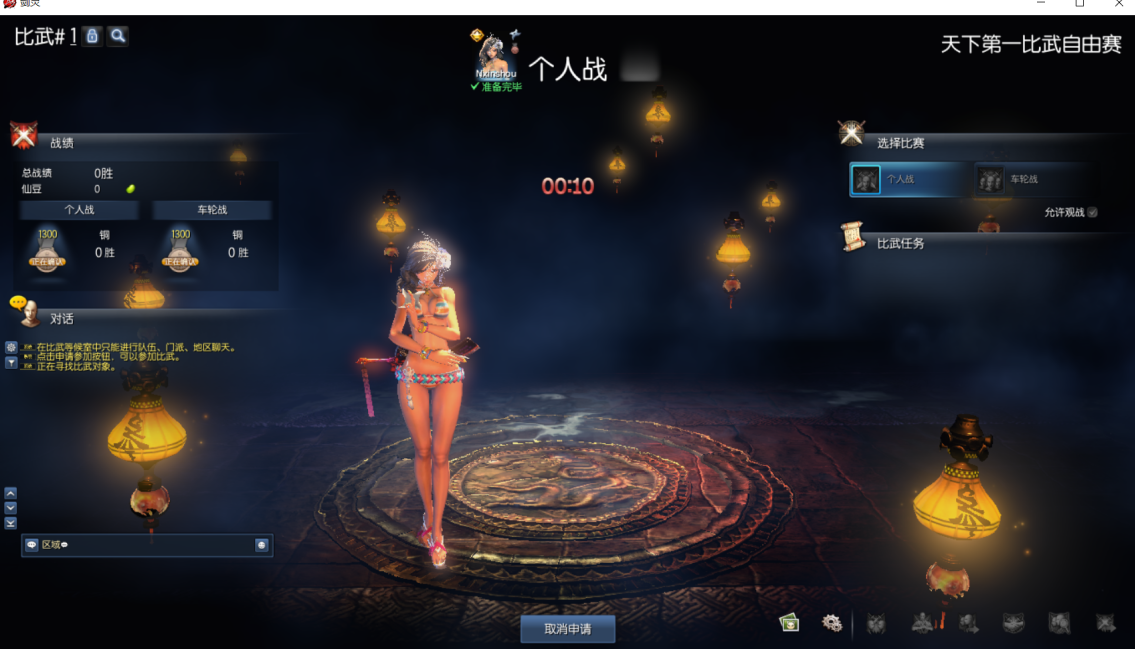The image size is (1135, 649).
Task: Jump to the latest chat with bottom-arrow button
Action: pos(10,523)
